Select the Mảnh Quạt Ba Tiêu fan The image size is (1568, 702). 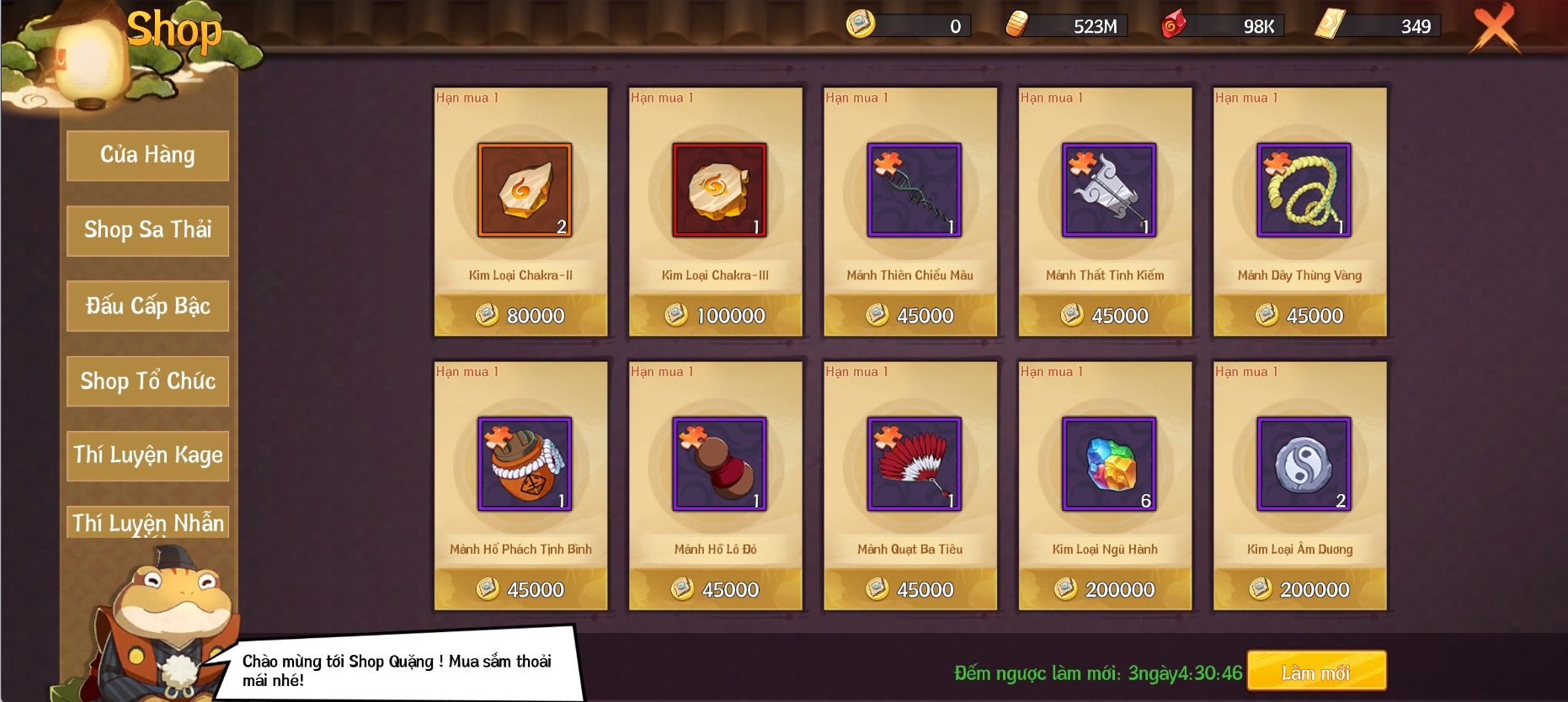point(914,464)
